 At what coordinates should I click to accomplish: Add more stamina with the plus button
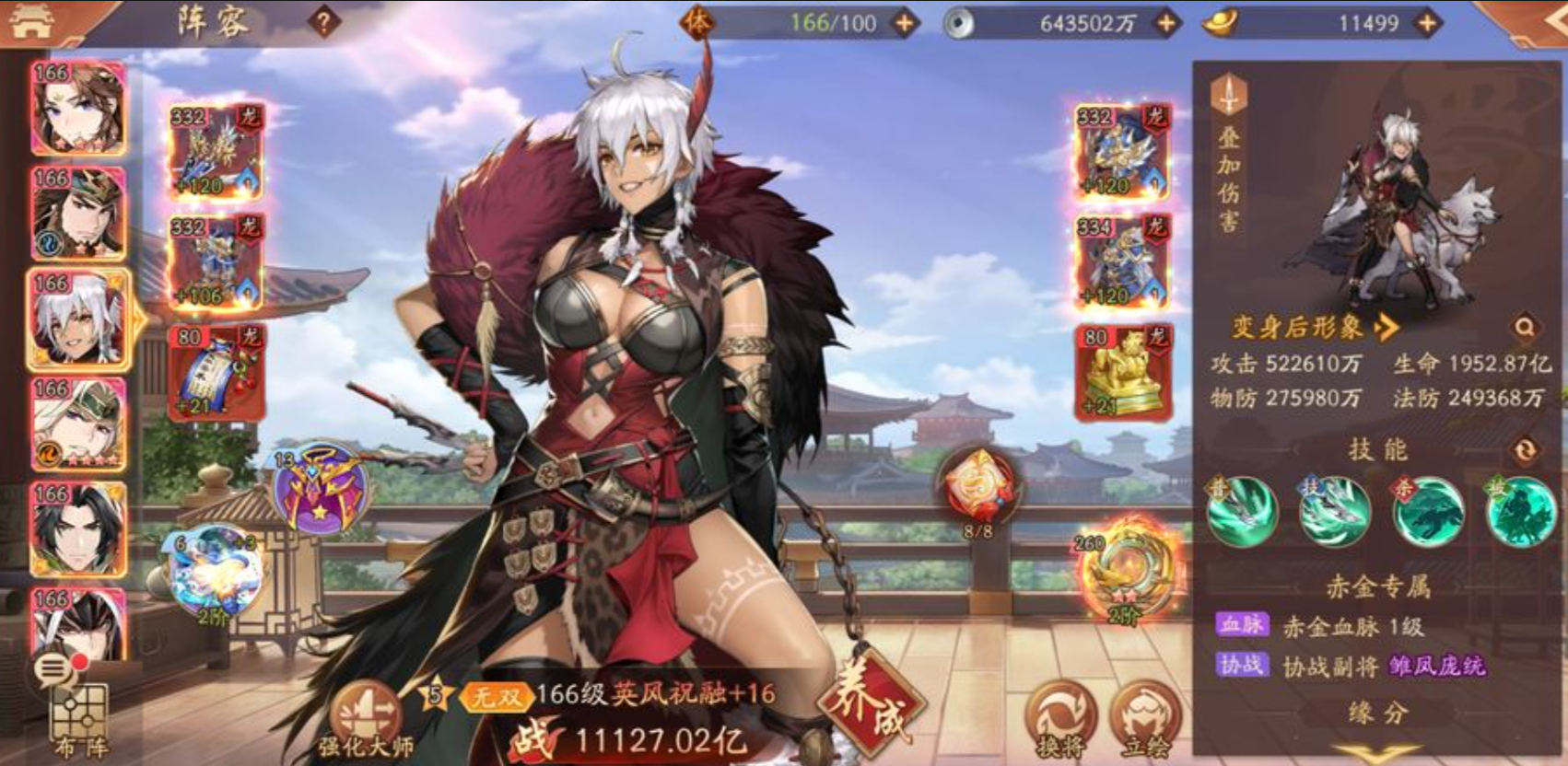(905, 23)
